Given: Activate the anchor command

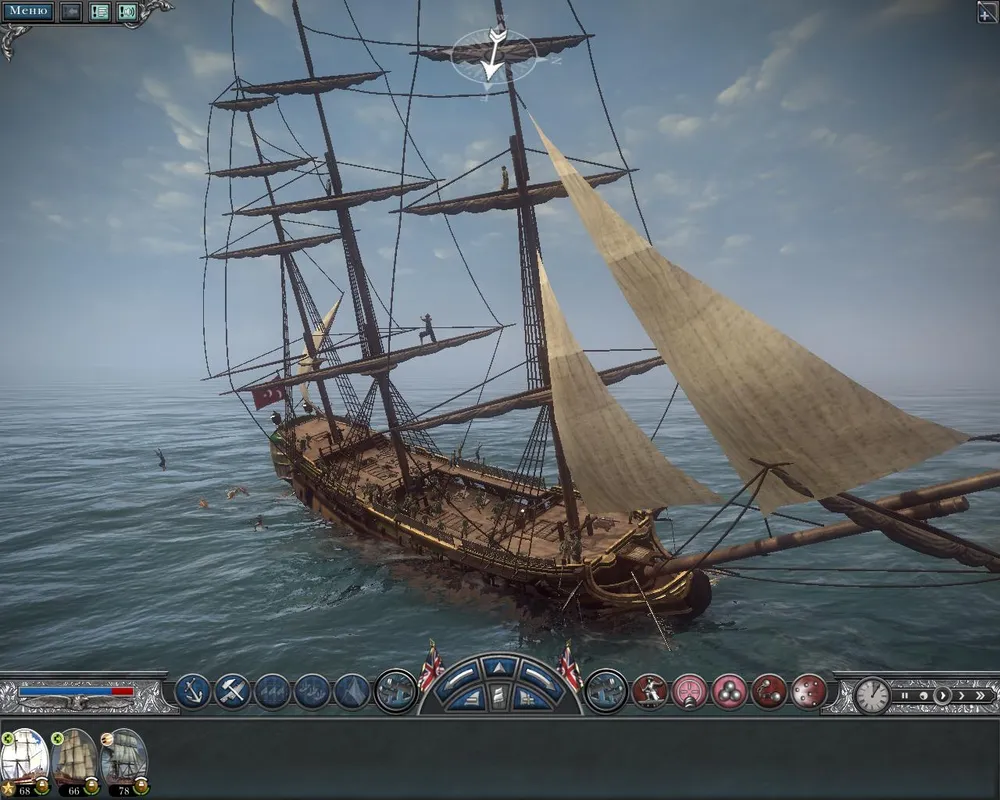Looking at the screenshot, I should 192,691.
